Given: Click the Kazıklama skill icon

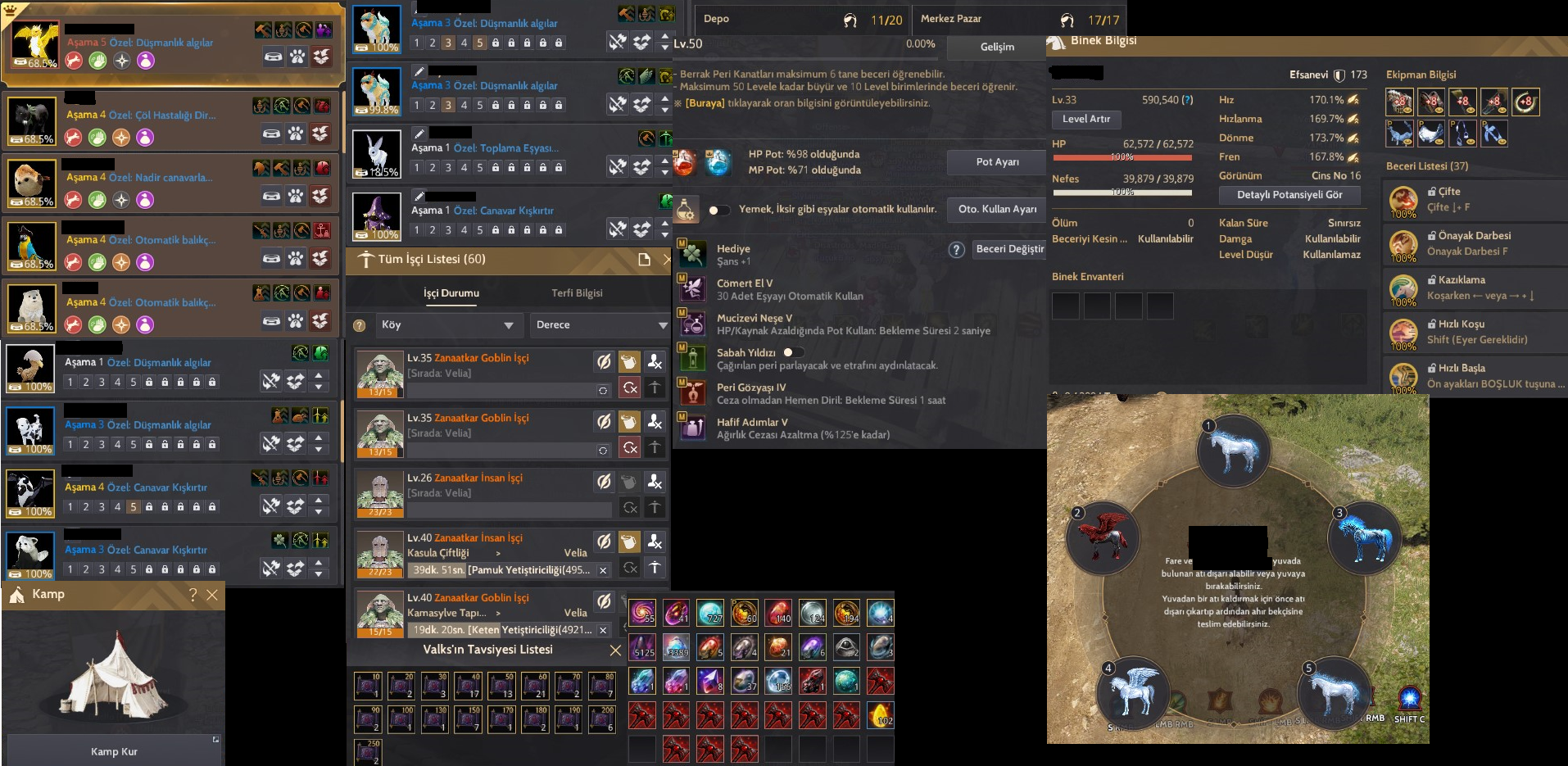Looking at the screenshot, I should [1405, 289].
